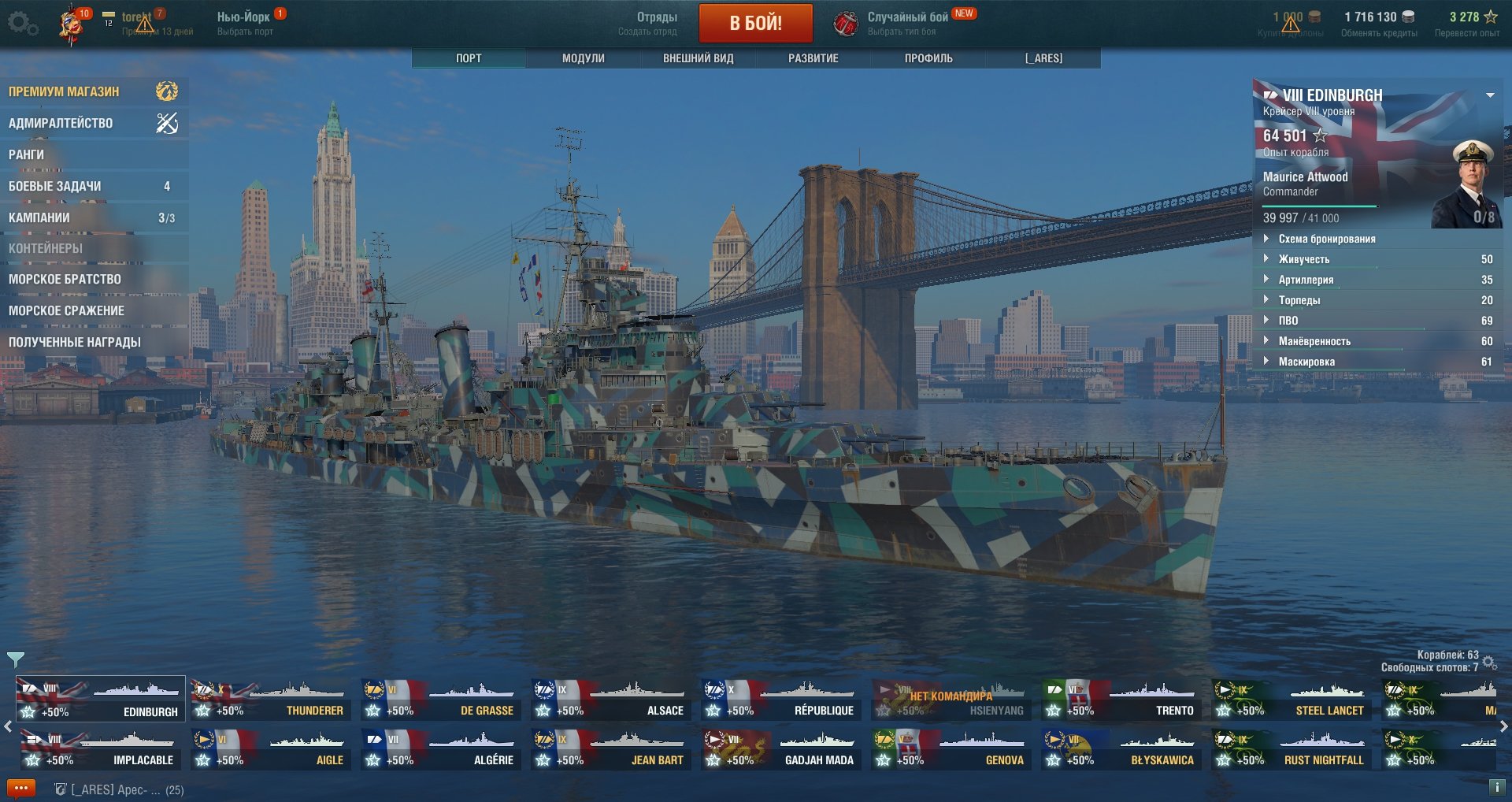Go to the РАЗВИТИЕ tab
The image size is (1512, 802).
pos(813,58)
